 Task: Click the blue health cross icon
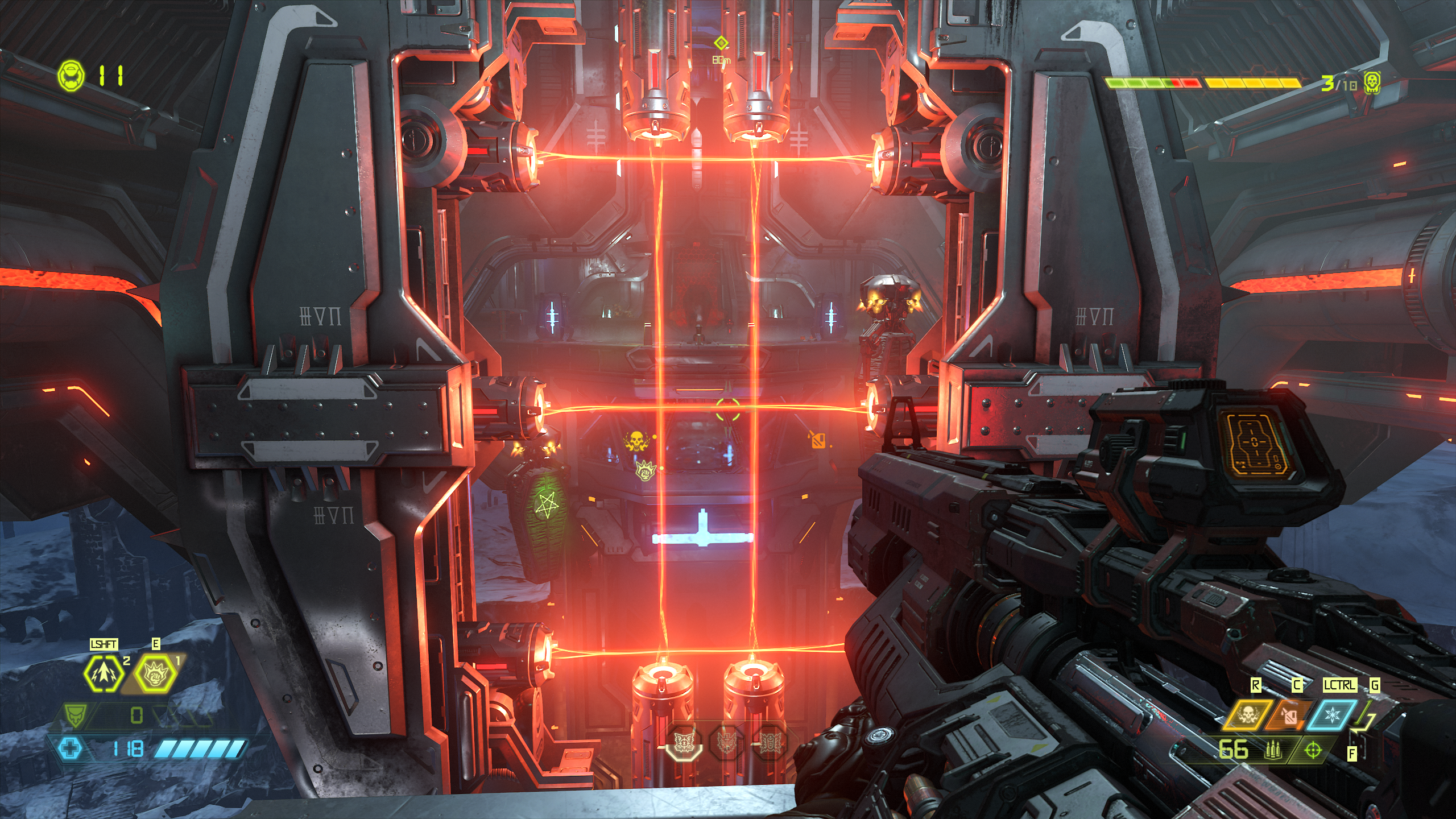click(71, 748)
